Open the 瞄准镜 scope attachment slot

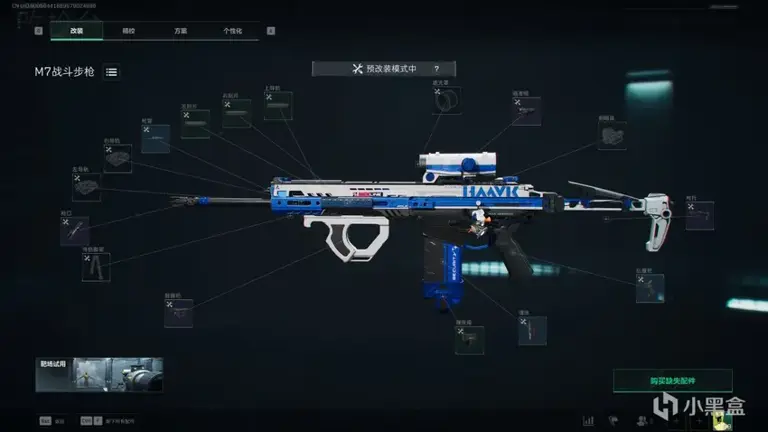(x=526, y=111)
